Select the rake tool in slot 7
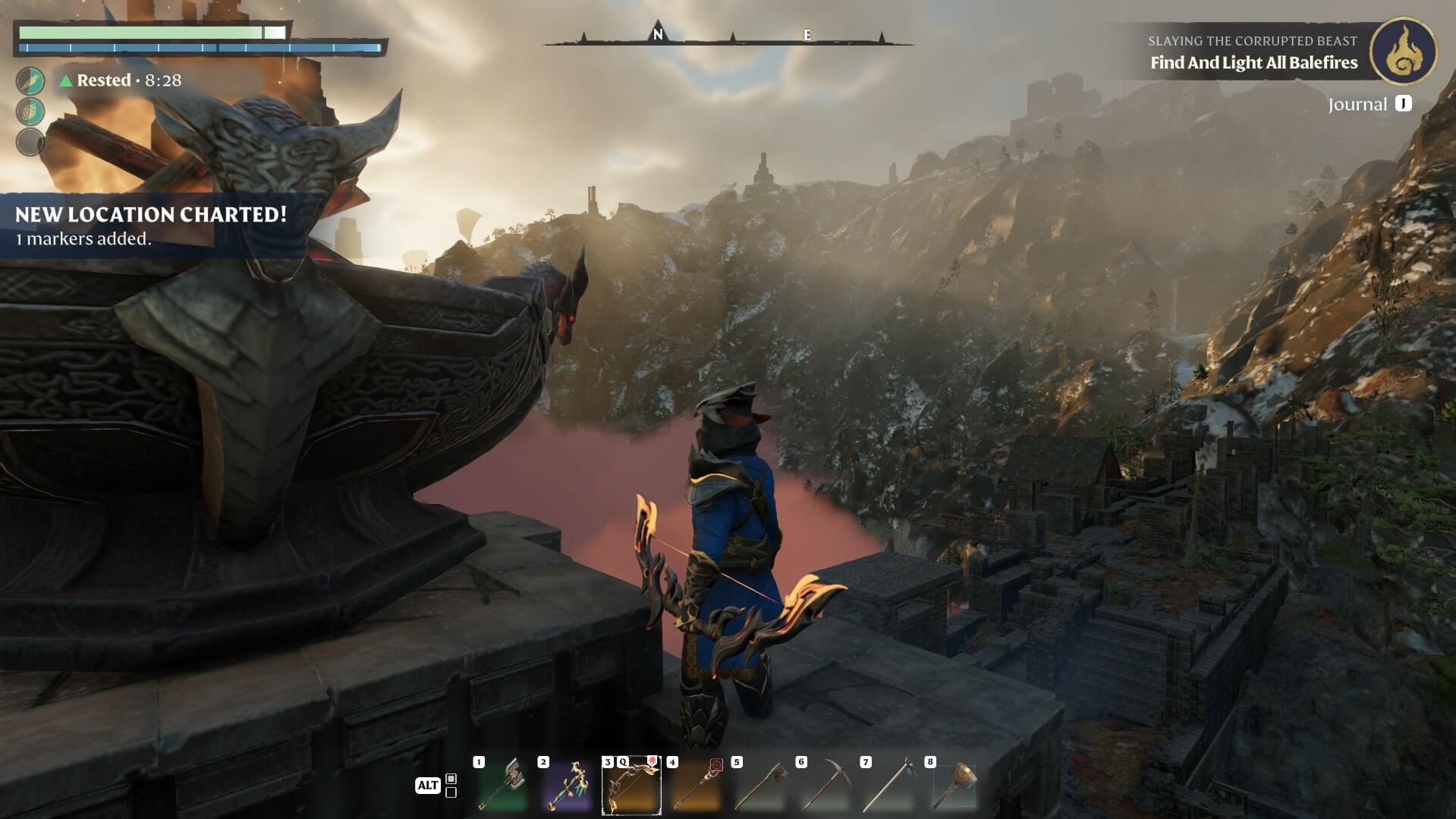Image resolution: width=1456 pixels, height=819 pixels. coord(889,785)
